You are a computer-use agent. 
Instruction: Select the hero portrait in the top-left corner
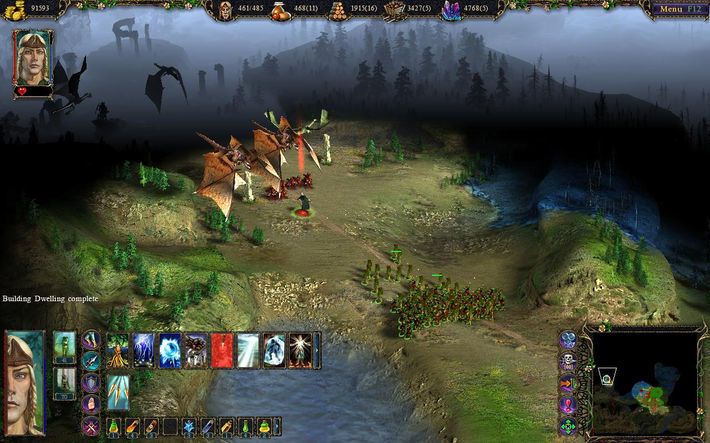point(33,57)
